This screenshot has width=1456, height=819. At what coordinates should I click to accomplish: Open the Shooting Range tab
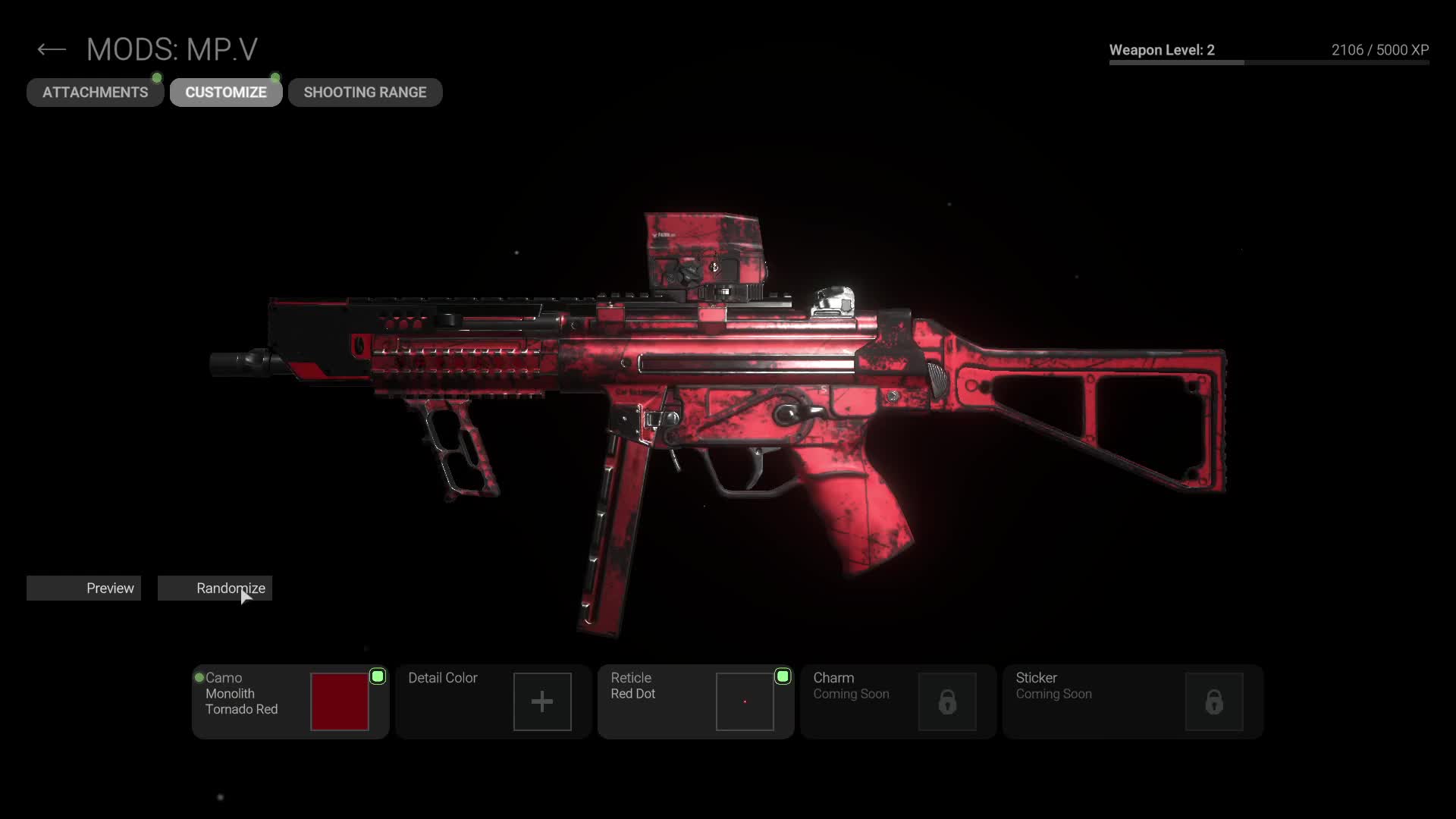coord(365,93)
